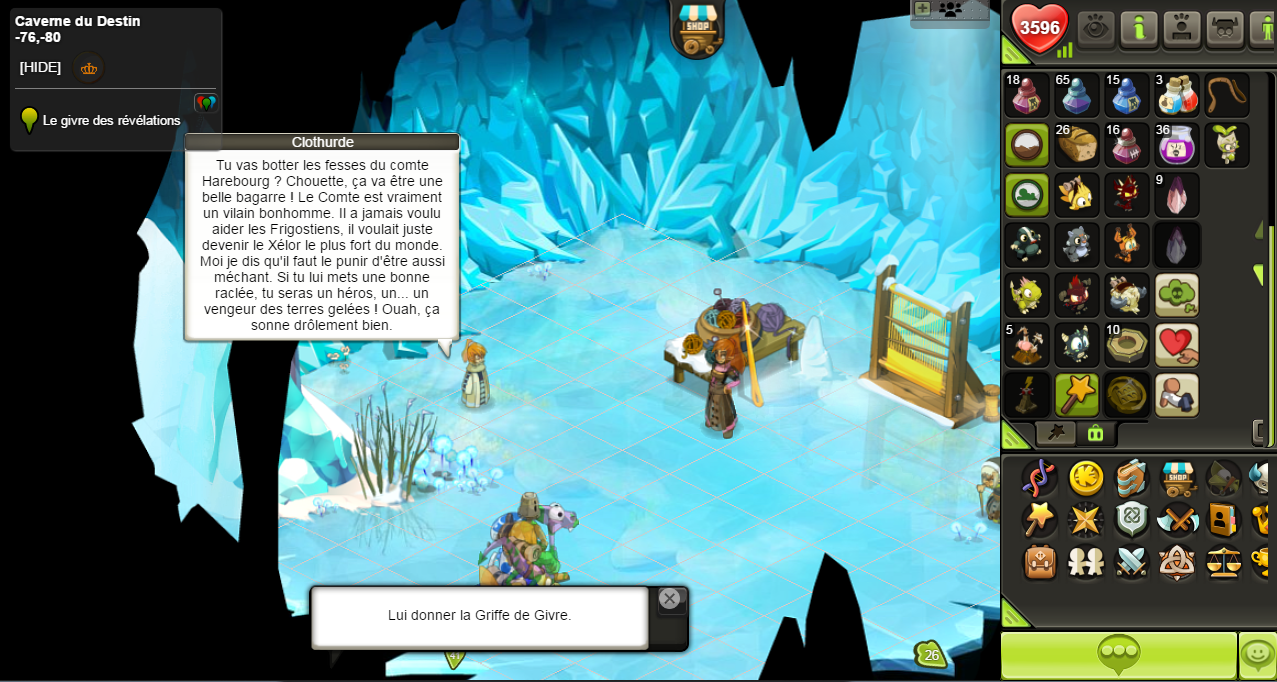This screenshot has height=682, width=1277.
Task: Use the heart-in-hand emote shortcut
Action: pyautogui.click(x=1177, y=345)
